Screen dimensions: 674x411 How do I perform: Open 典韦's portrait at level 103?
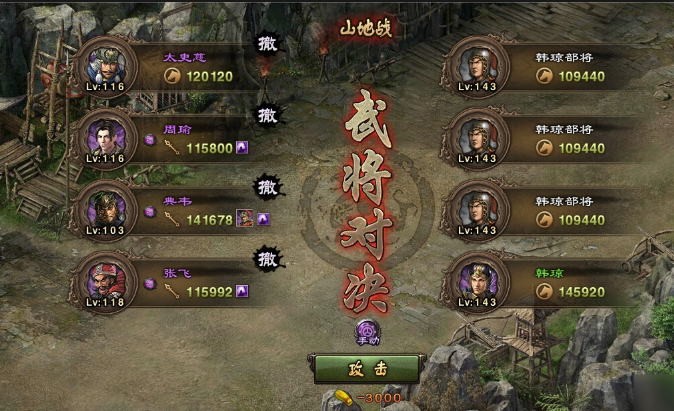(x=106, y=208)
